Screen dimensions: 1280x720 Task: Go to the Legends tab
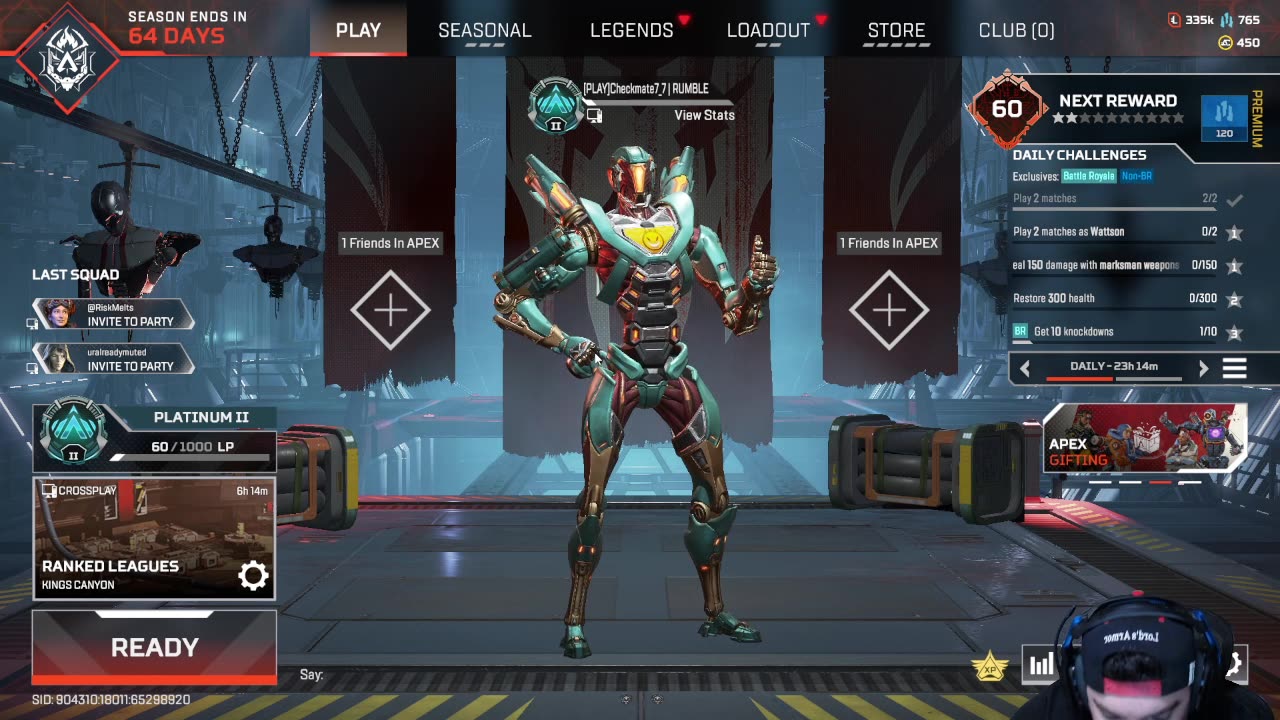[x=631, y=30]
